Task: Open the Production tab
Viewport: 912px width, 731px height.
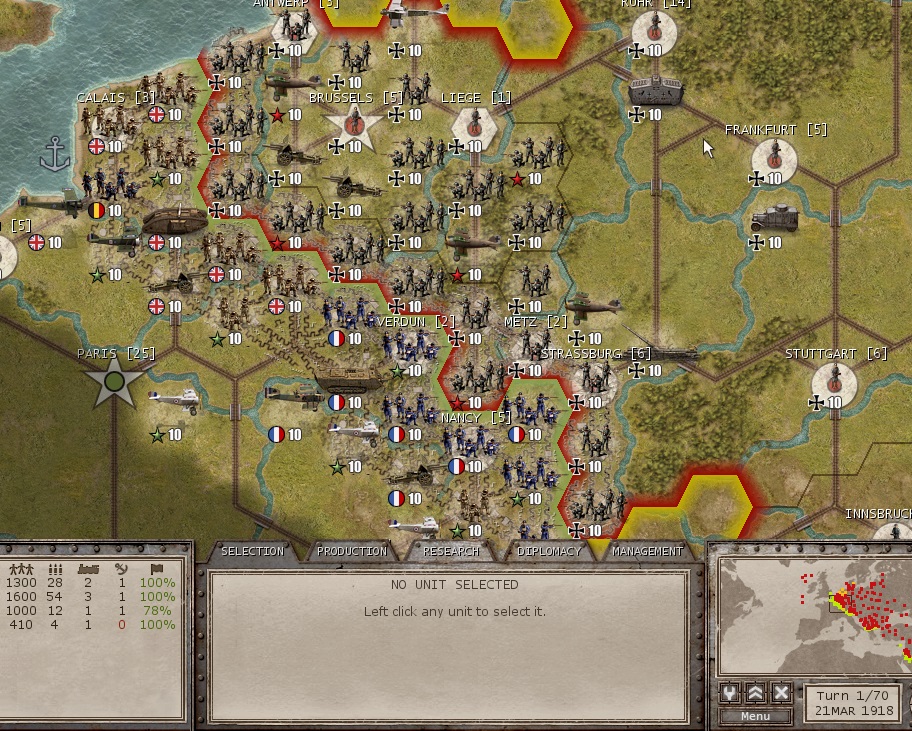Action: pyautogui.click(x=351, y=551)
